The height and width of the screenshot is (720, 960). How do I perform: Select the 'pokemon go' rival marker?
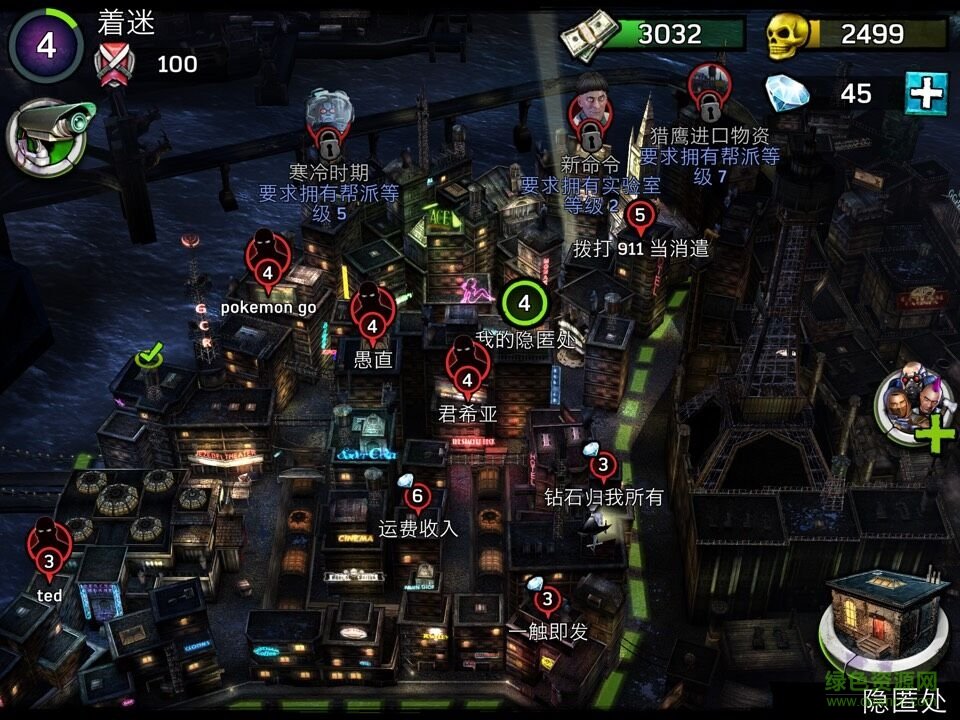267,263
